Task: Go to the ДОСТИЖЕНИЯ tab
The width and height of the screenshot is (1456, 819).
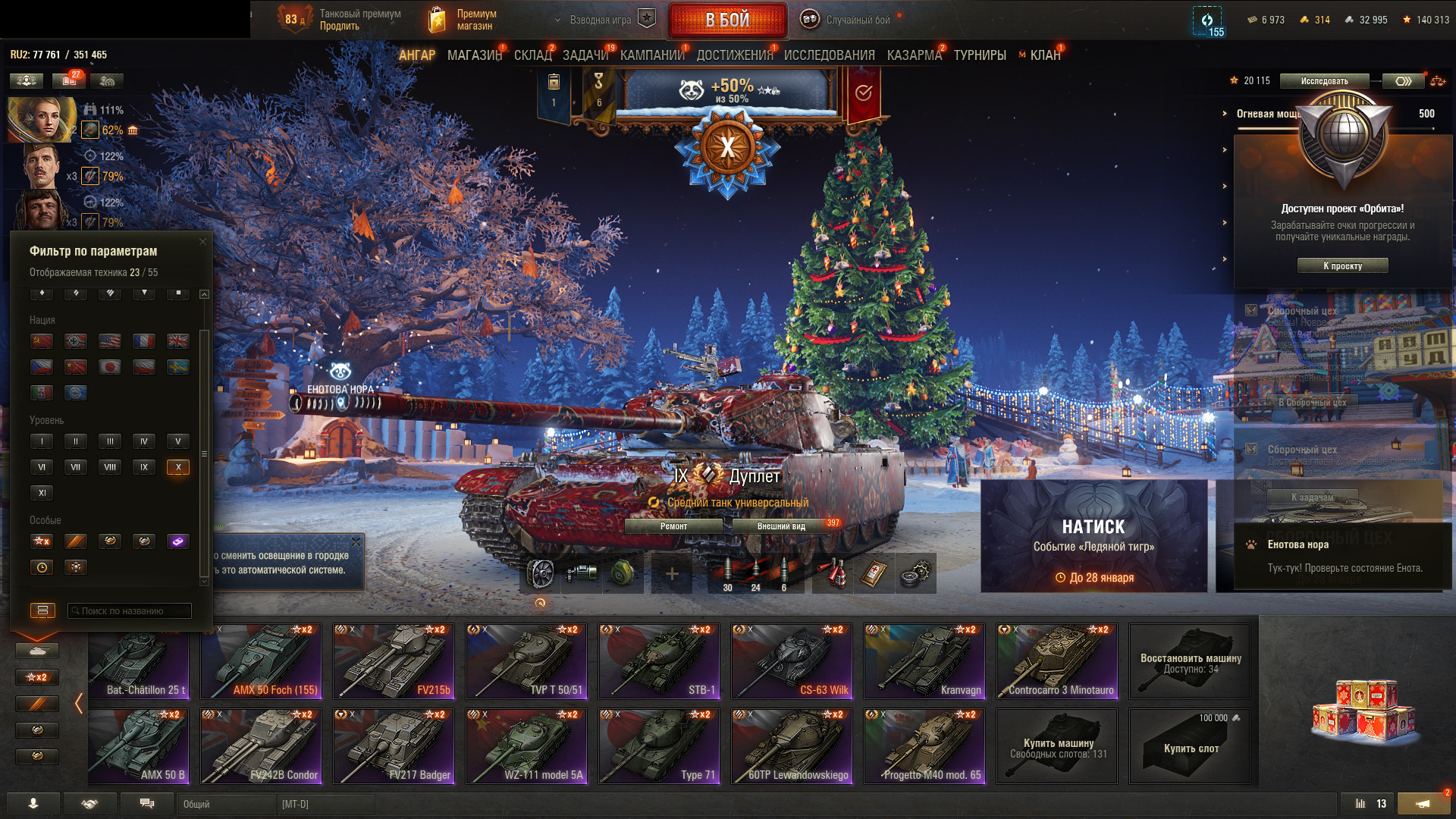Action: pos(733,55)
